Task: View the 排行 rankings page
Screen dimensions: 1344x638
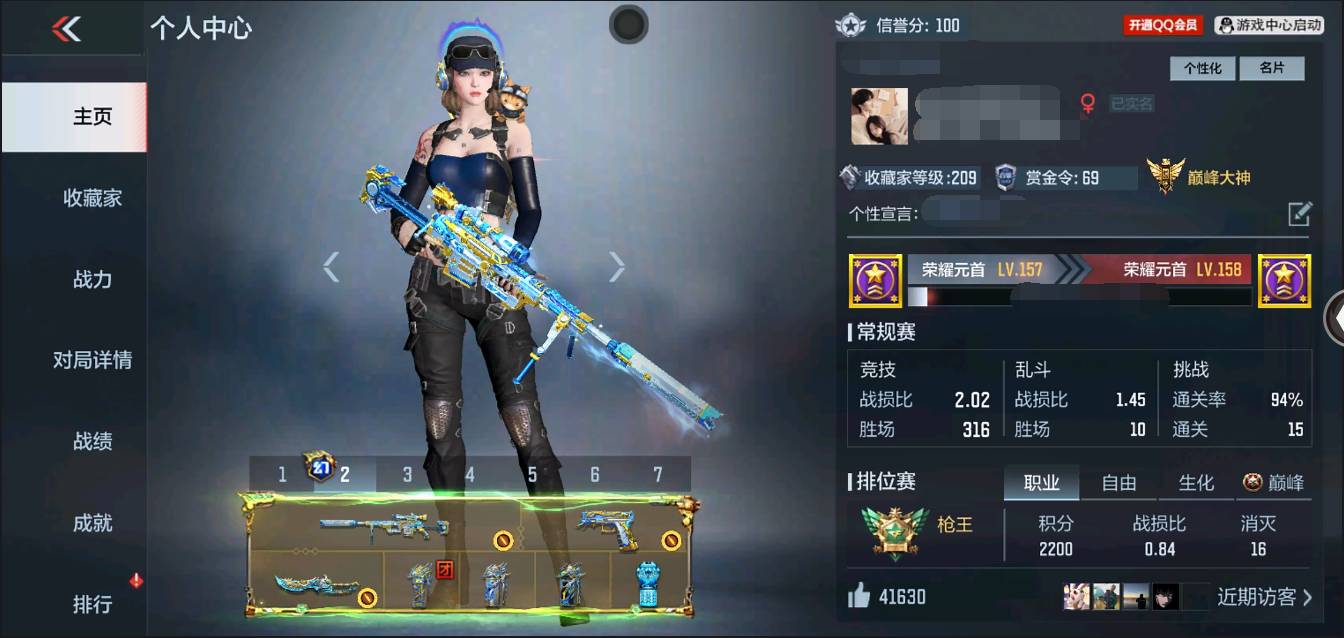Action: pos(92,604)
